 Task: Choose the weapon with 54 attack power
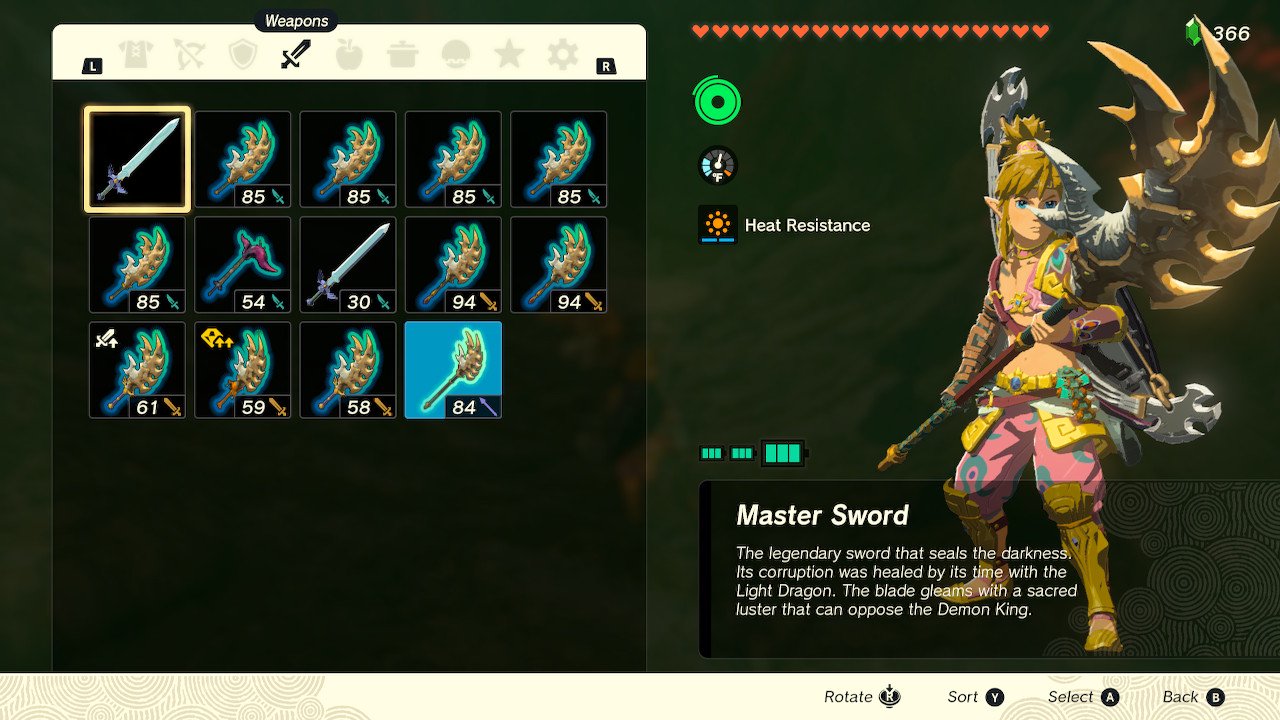242,265
